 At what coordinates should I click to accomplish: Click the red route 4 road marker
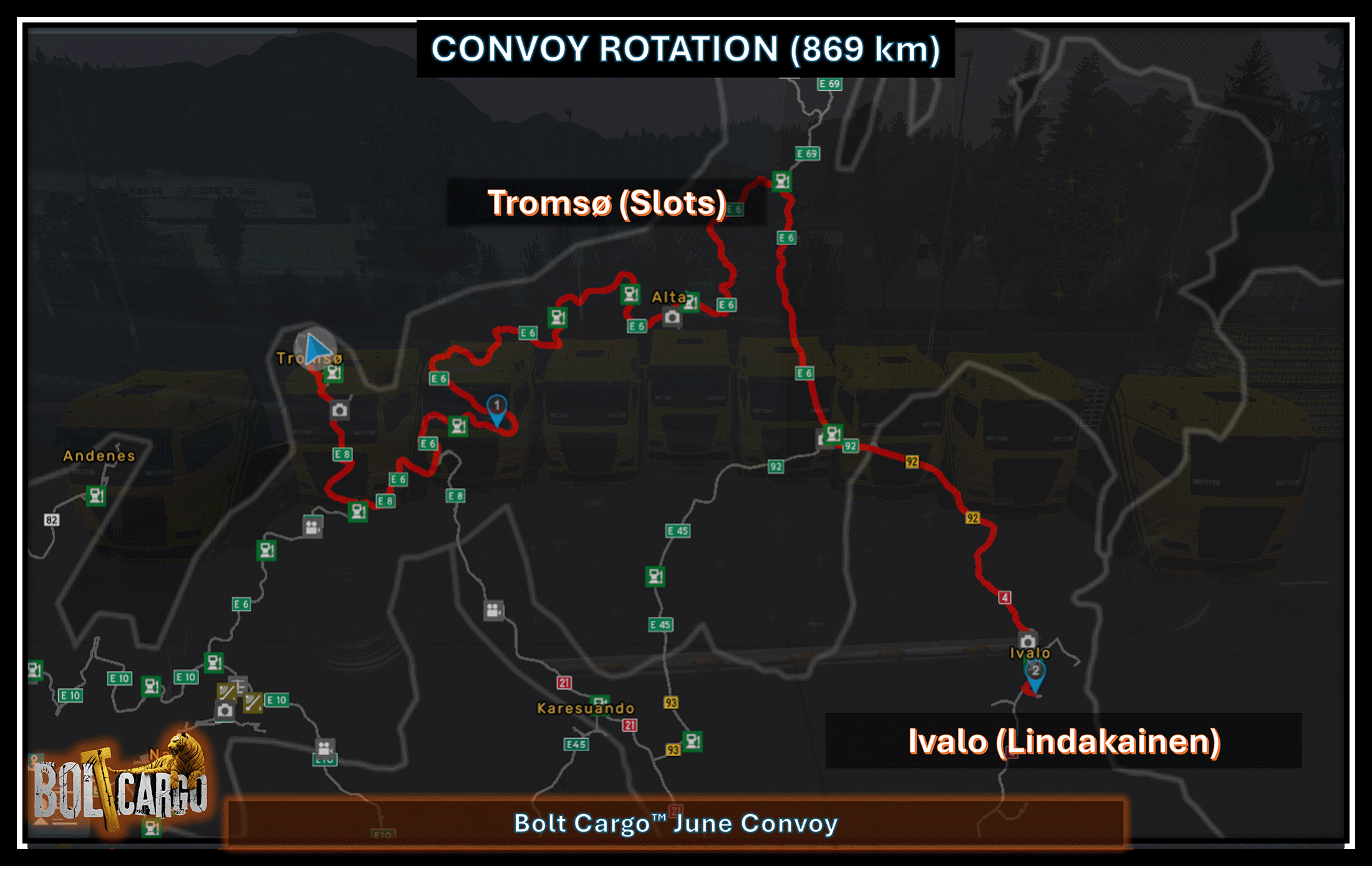(x=1005, y=597)
